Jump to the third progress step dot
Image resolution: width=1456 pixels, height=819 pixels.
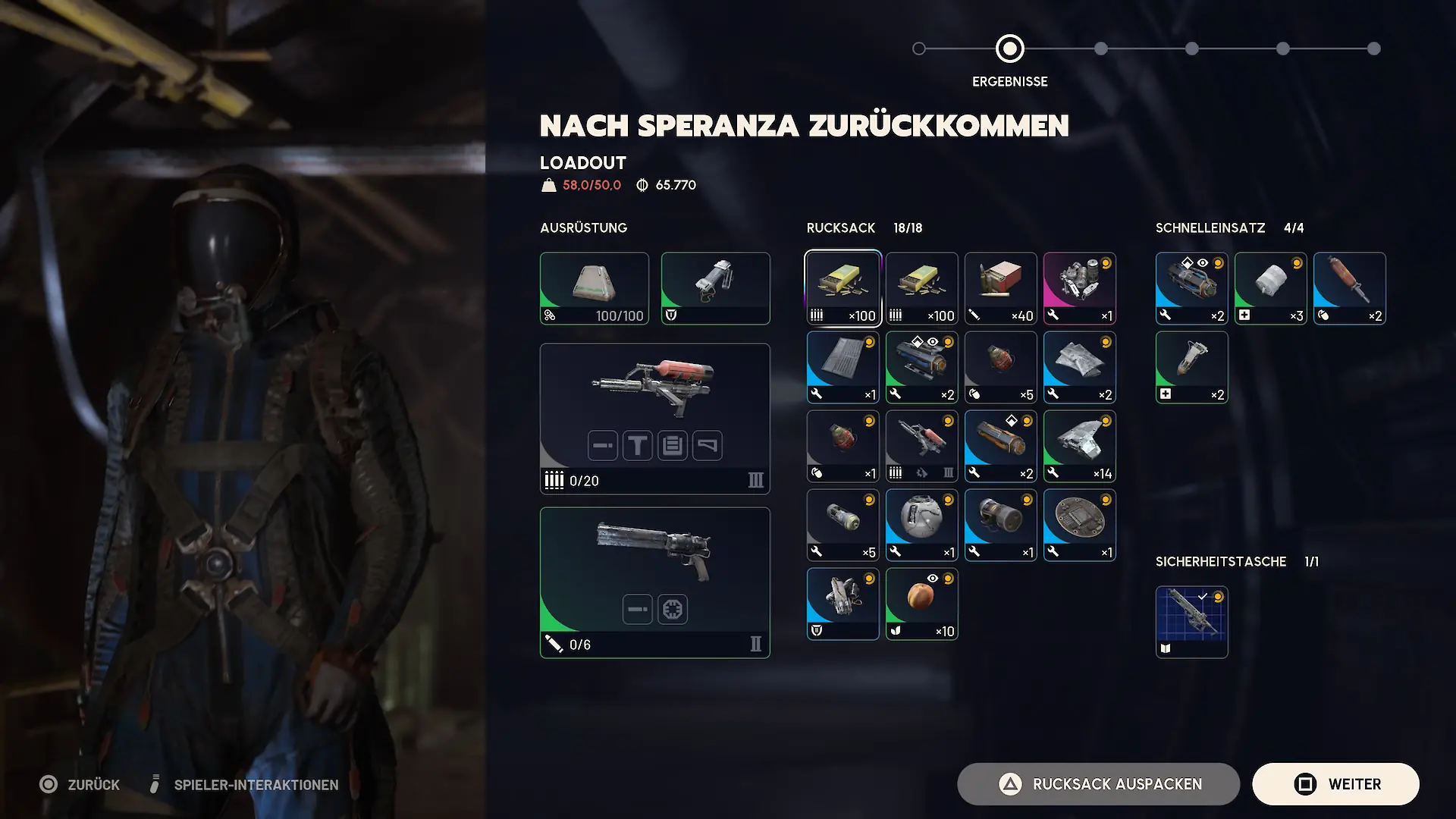(1101, 49)
